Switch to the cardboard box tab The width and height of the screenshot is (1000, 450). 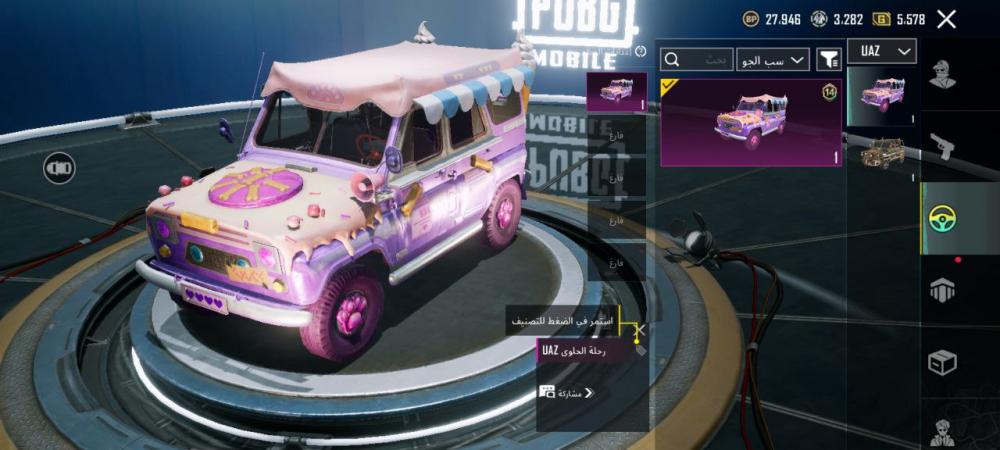[x=942, y=361]
